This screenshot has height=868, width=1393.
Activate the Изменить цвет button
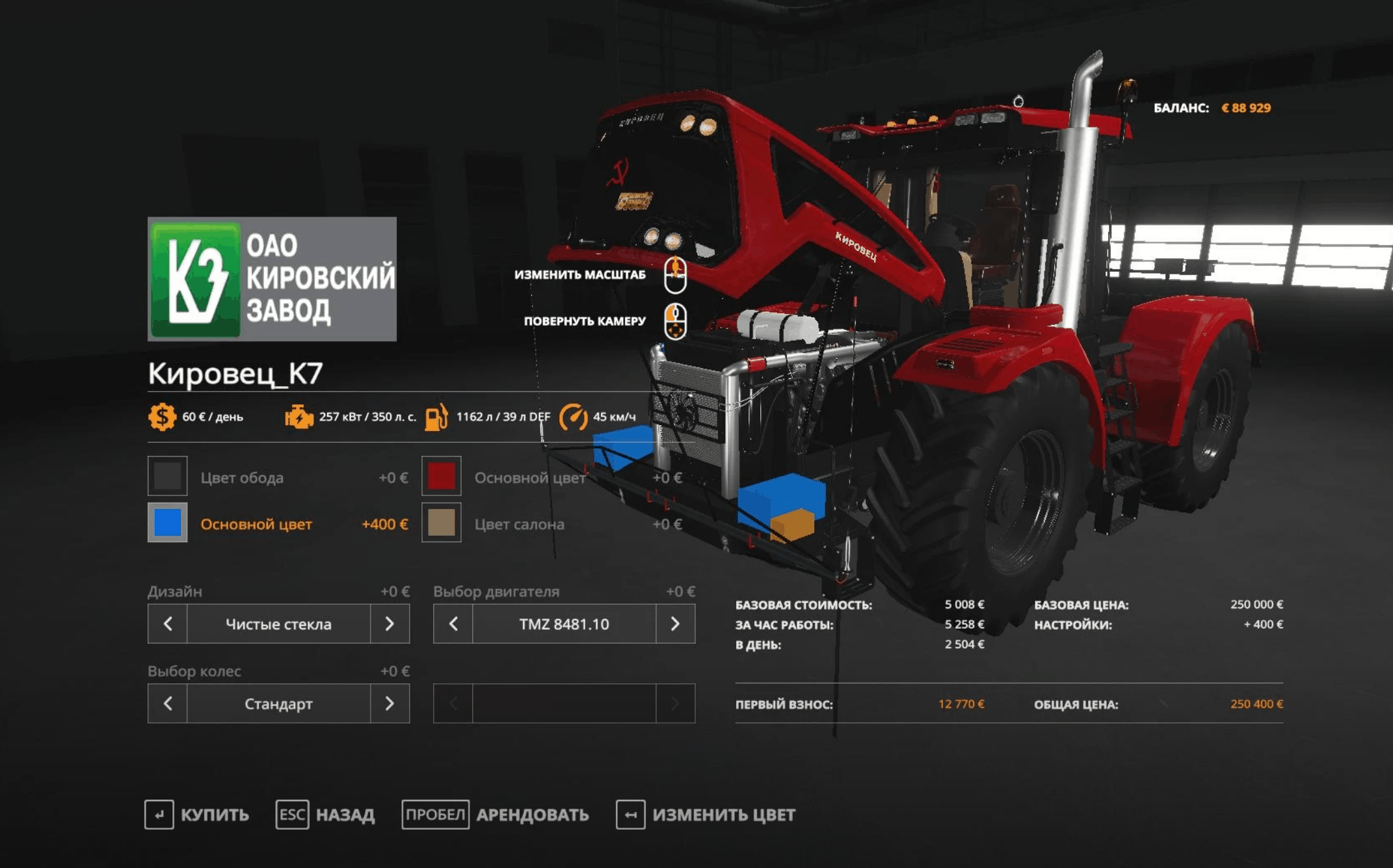click(x=706, y=815)
